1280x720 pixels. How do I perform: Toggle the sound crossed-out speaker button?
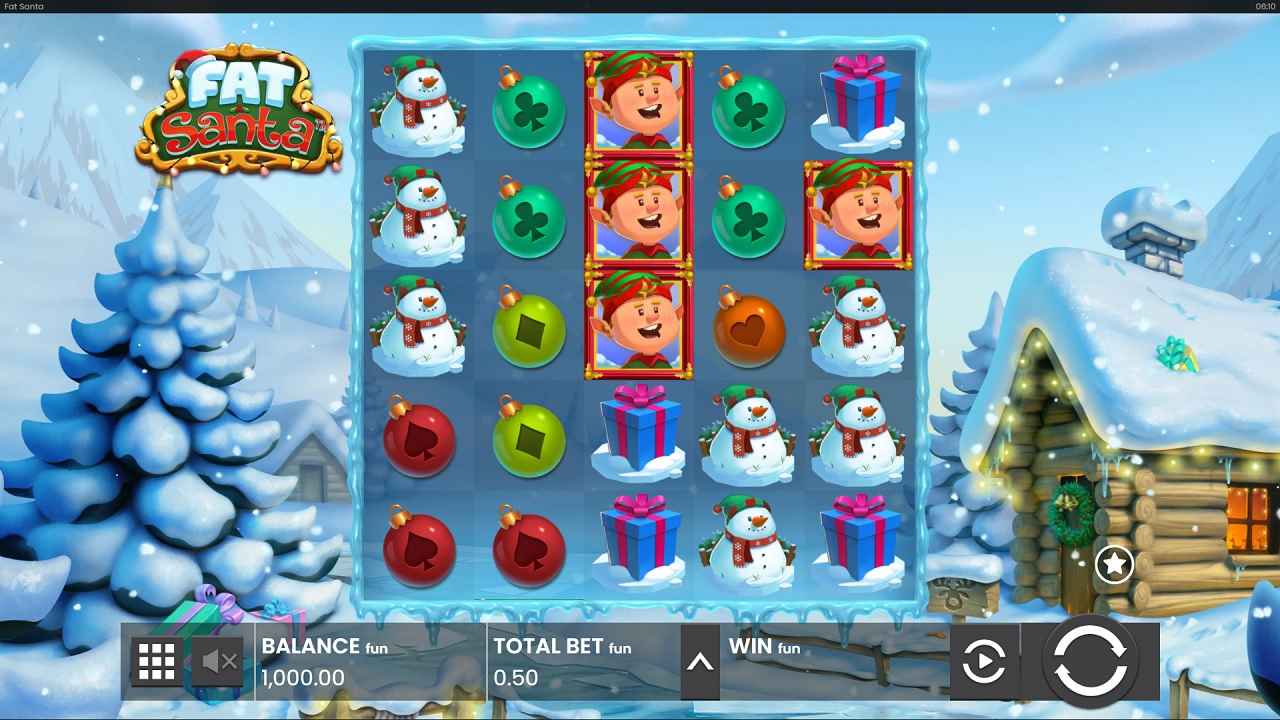215,661
